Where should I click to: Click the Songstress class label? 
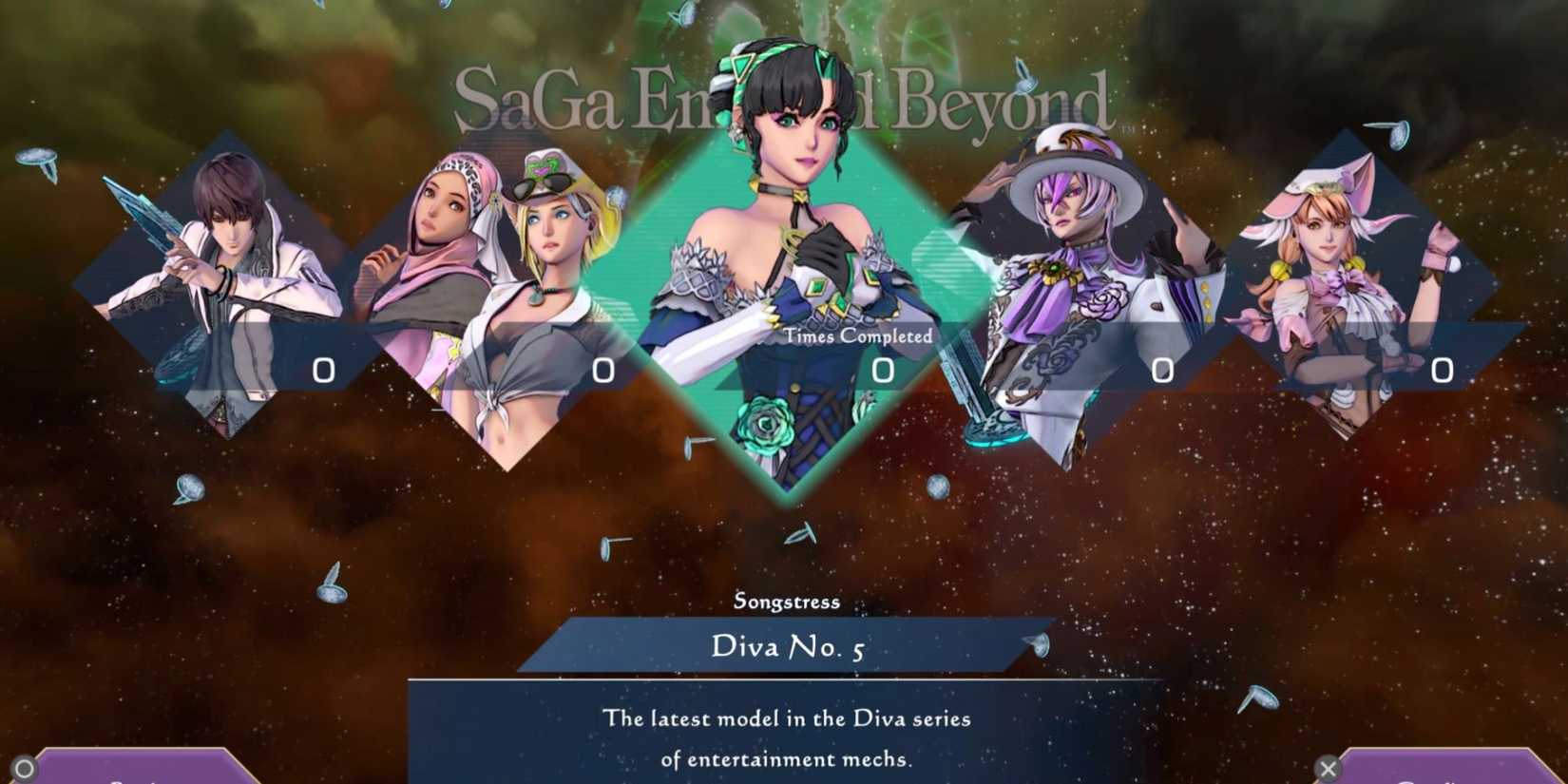(789, 601)
